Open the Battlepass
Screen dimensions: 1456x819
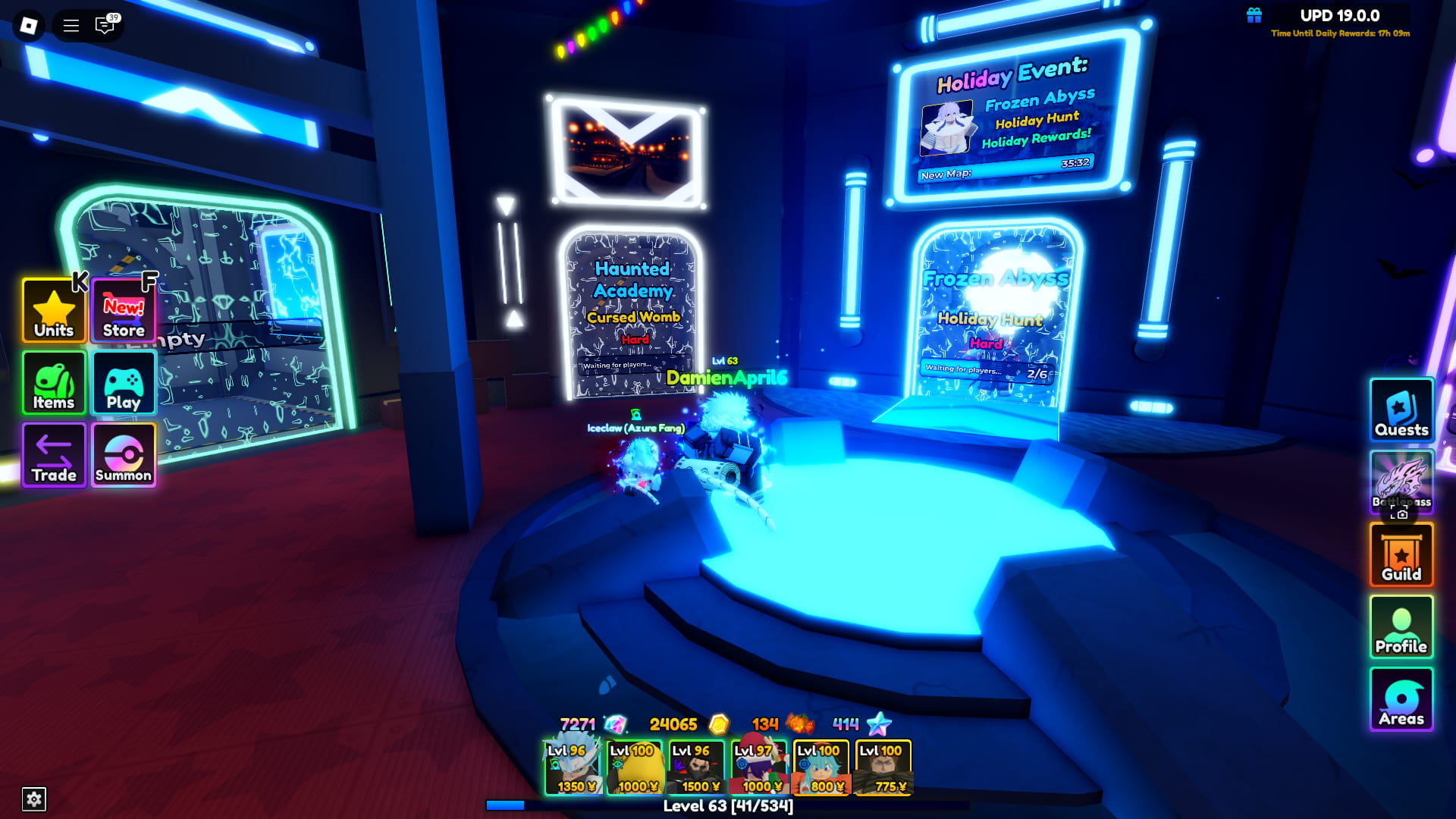(1401, 482)
